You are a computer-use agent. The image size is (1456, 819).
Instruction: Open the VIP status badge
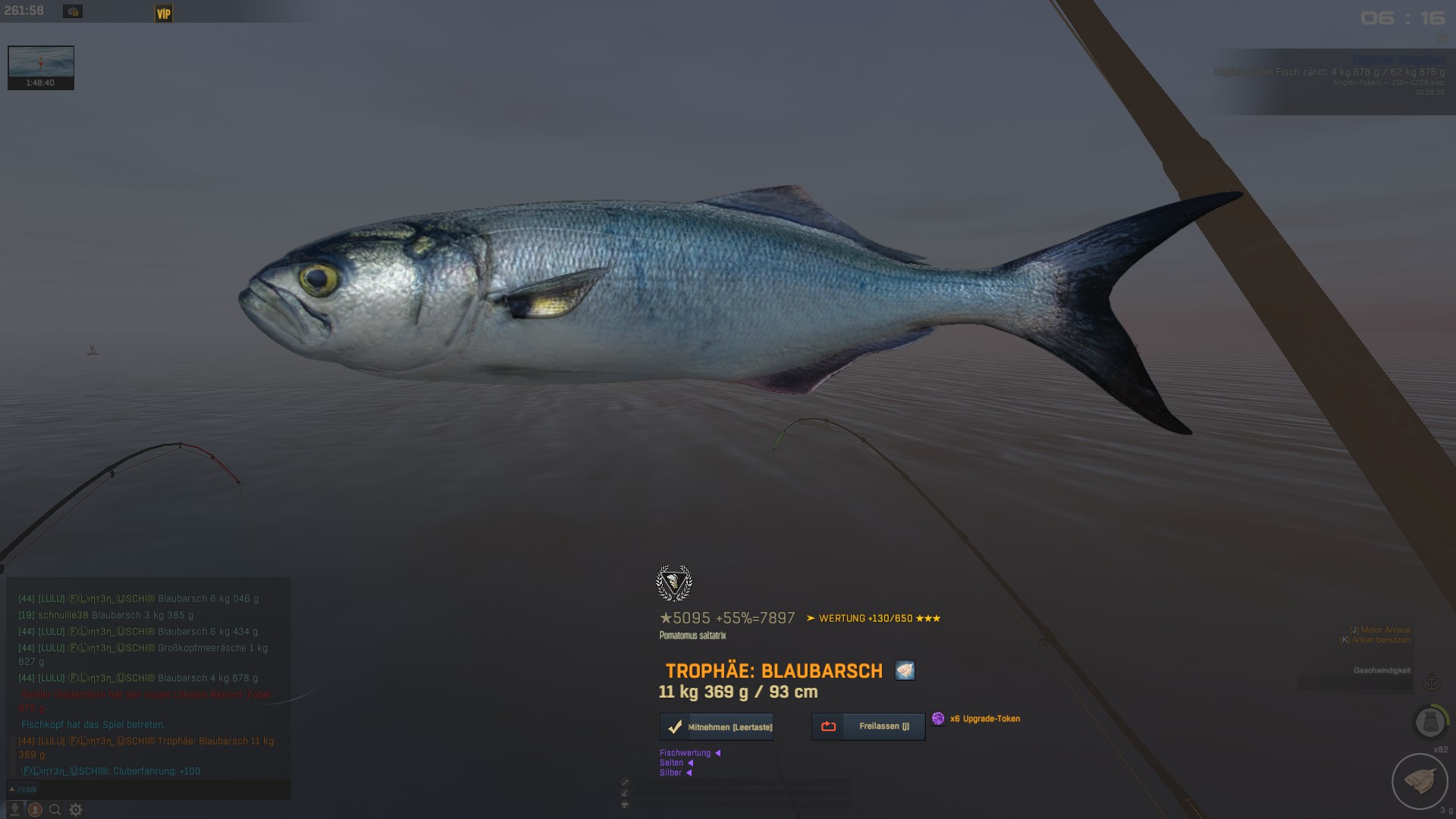pos(164,14)
